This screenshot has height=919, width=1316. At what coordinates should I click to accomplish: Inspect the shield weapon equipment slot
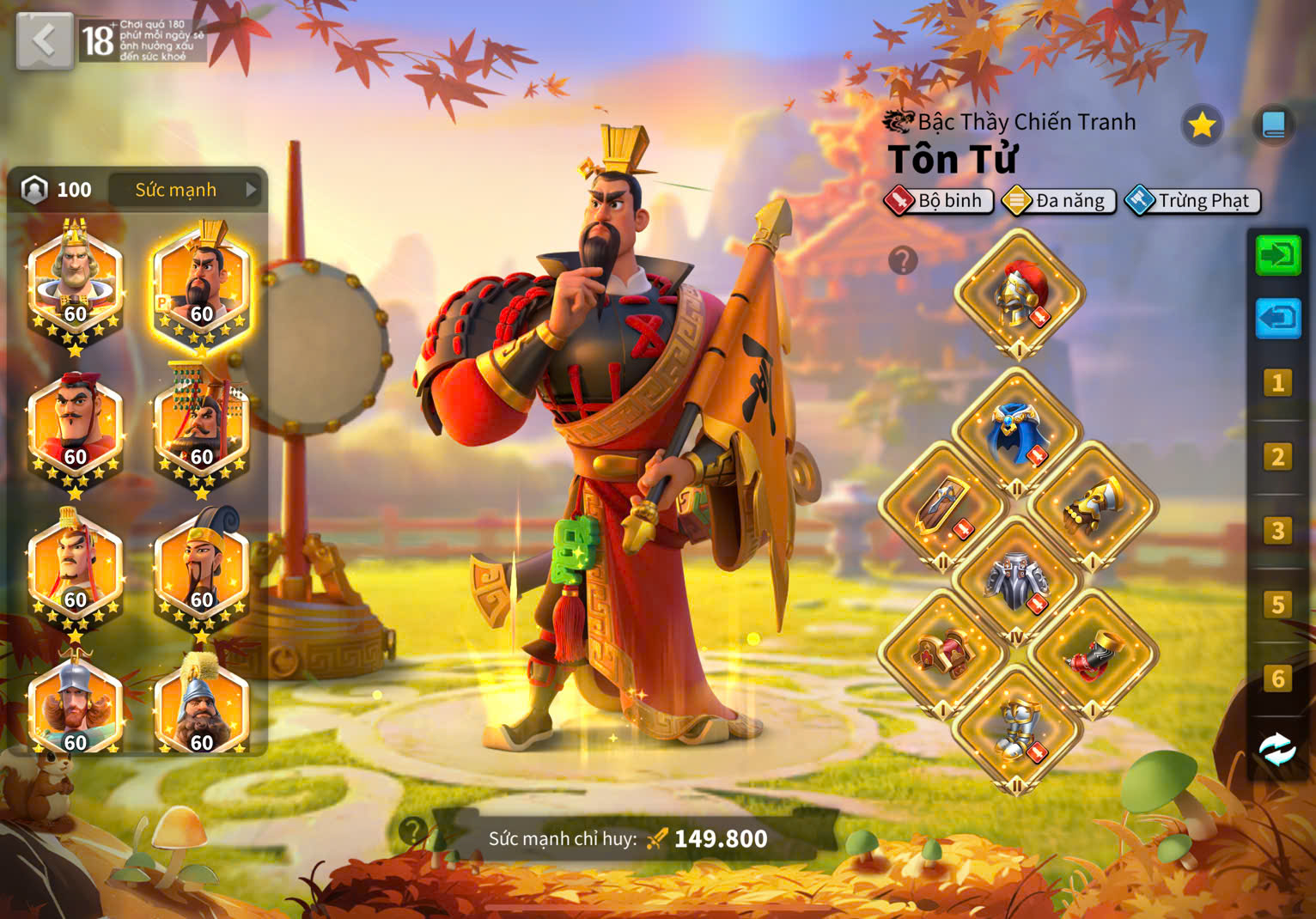pyautogui.click(x=942, y=507)
